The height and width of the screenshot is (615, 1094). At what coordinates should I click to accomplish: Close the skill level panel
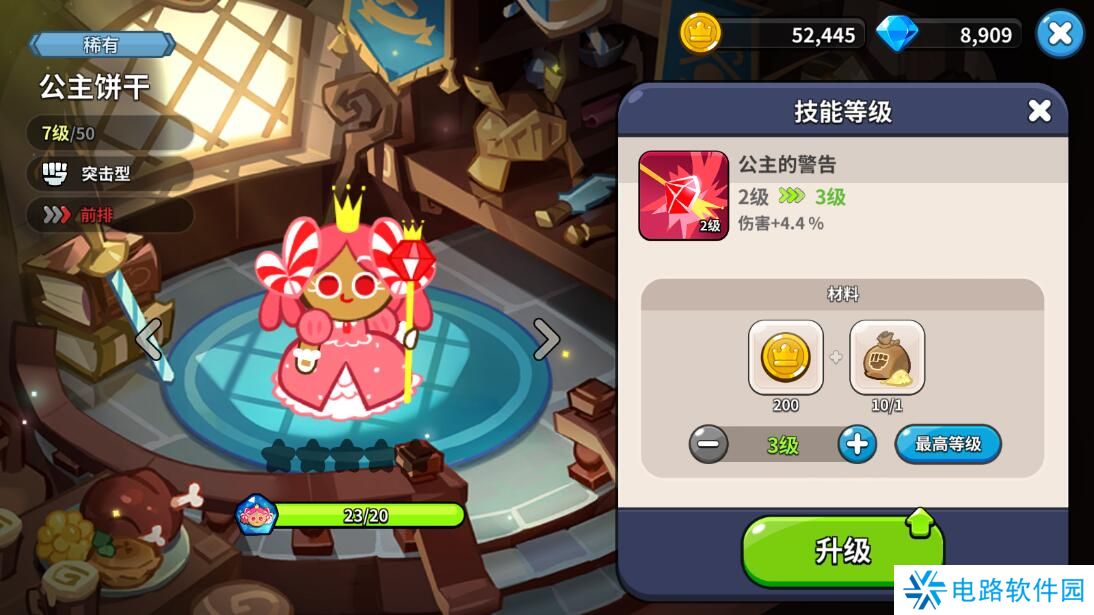[x=1039, y=111]
